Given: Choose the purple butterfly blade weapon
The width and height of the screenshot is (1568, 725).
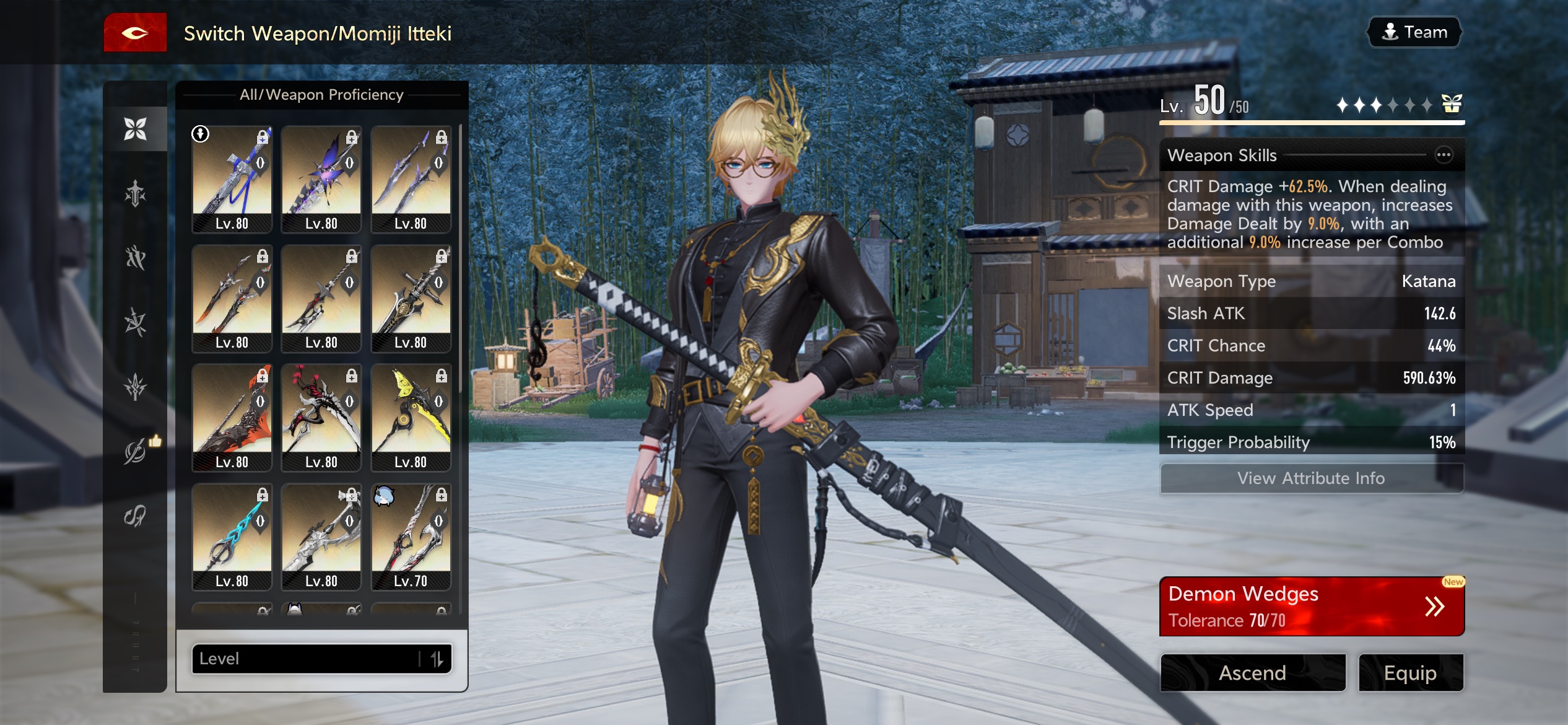Looking at the screenshot, I should [x=321, y=179].
